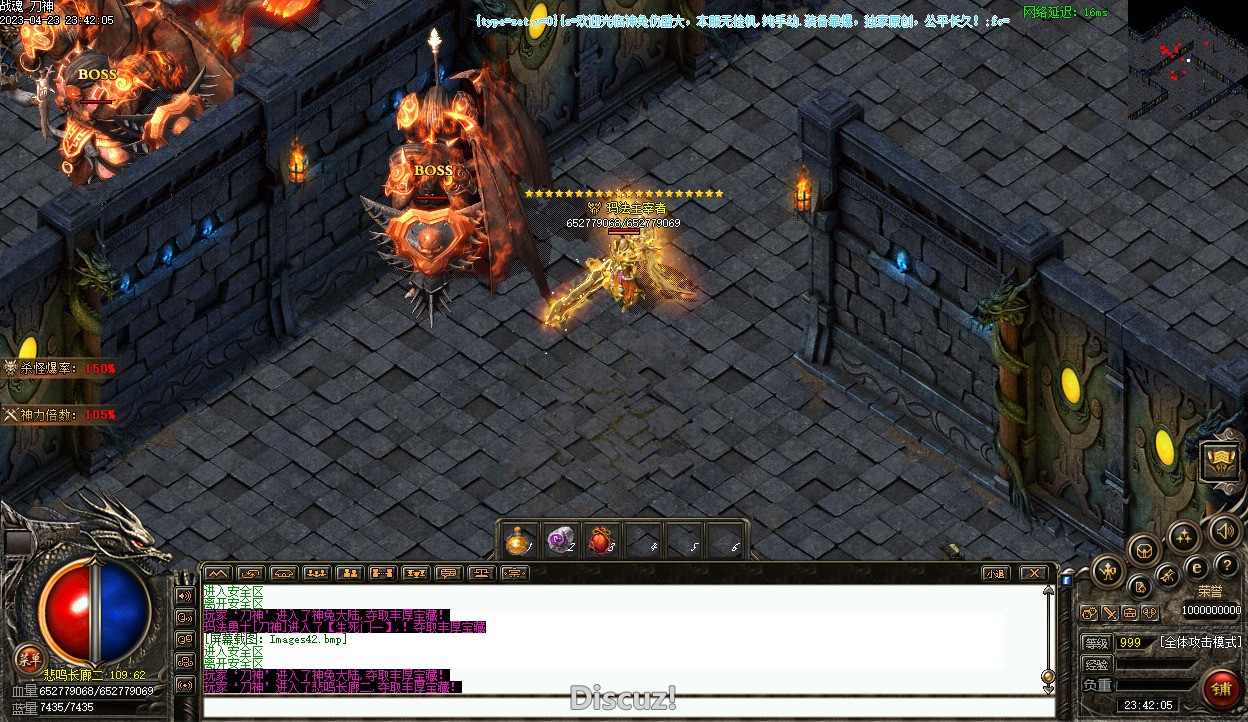
Task: Close the chat panel with the X button
Action: pos(1033,573)
